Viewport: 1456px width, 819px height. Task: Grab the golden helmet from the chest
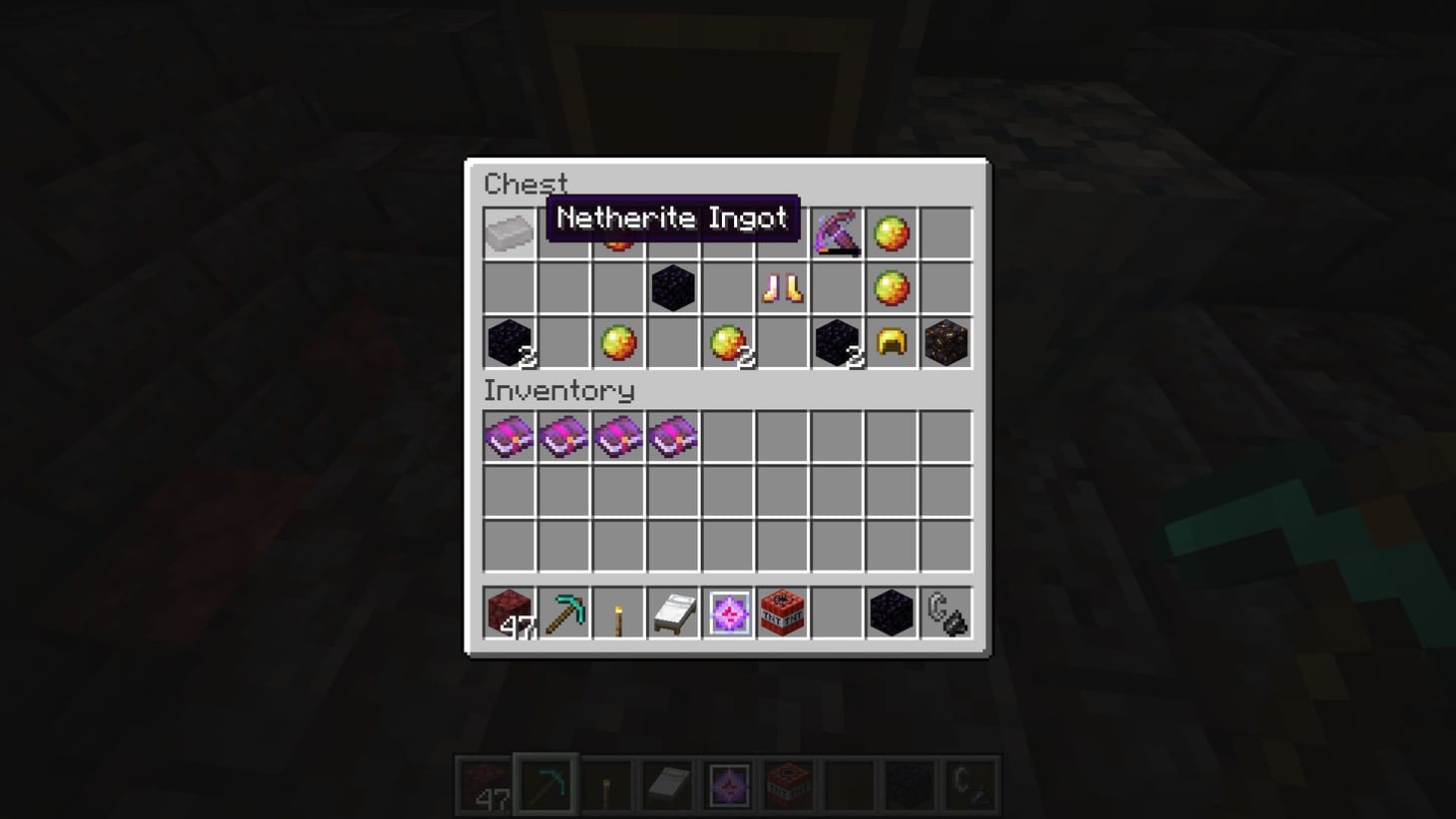(x=892, y=343)
